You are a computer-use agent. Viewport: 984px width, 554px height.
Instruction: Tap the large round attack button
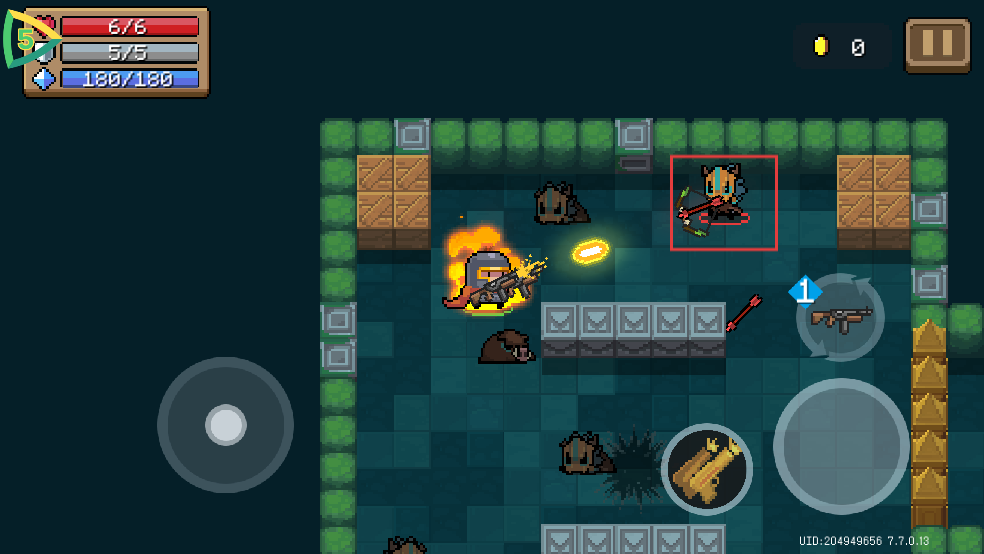(841, 446)
